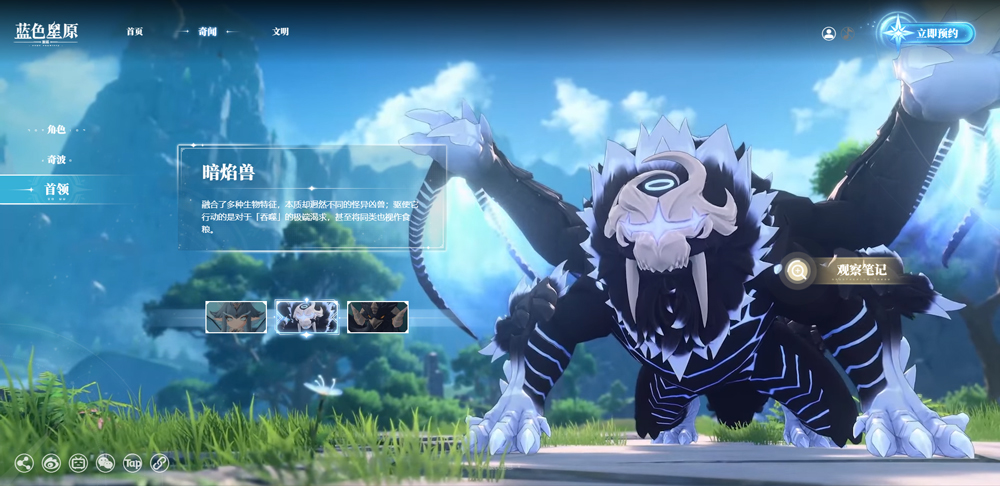
Task: Click the 立即预约 pre-register button
Action: (x=928, y=33)
